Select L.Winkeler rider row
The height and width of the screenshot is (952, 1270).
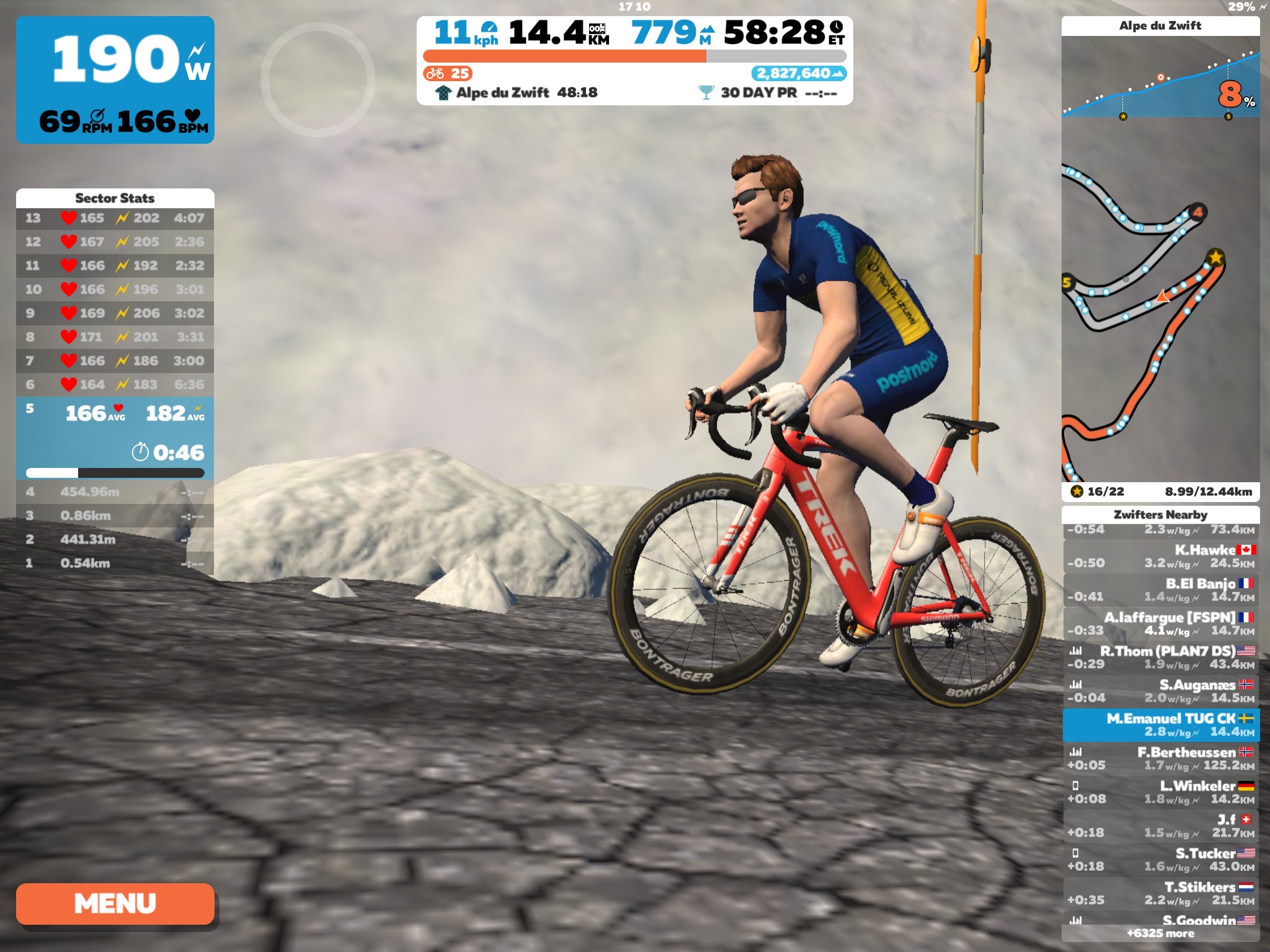click(1160, 792)
